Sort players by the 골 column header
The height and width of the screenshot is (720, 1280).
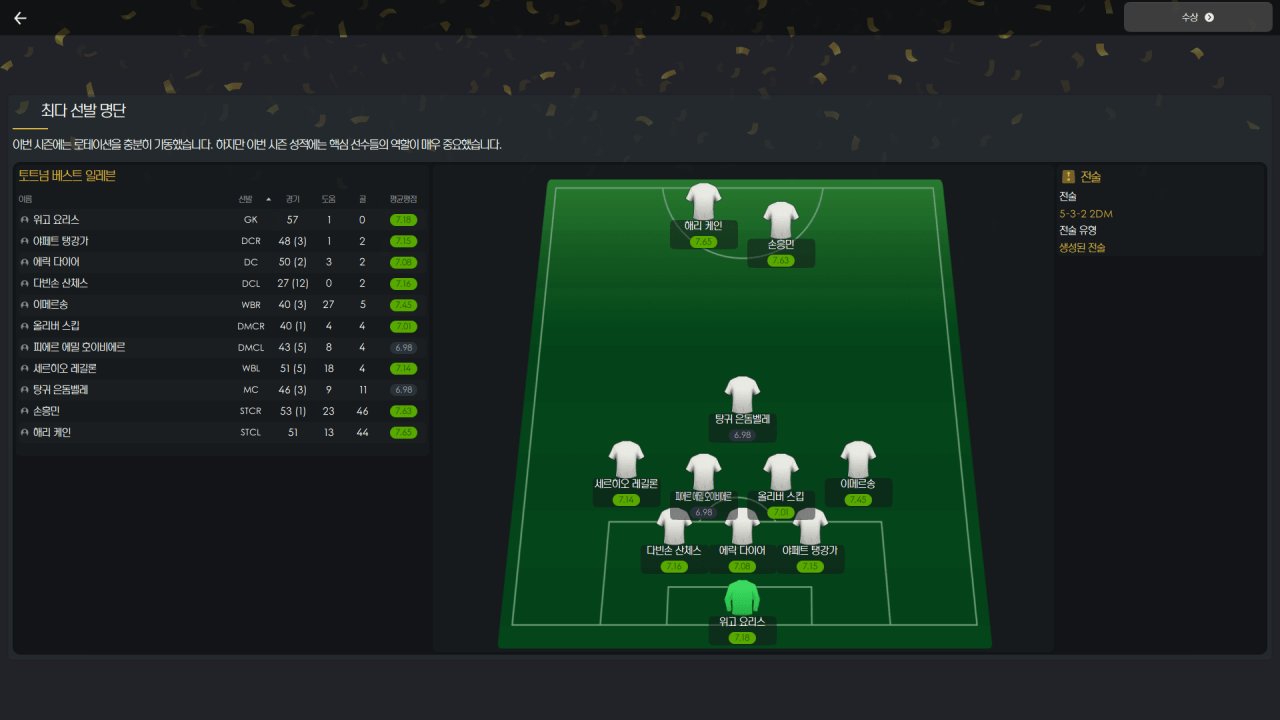pos(362,199)
